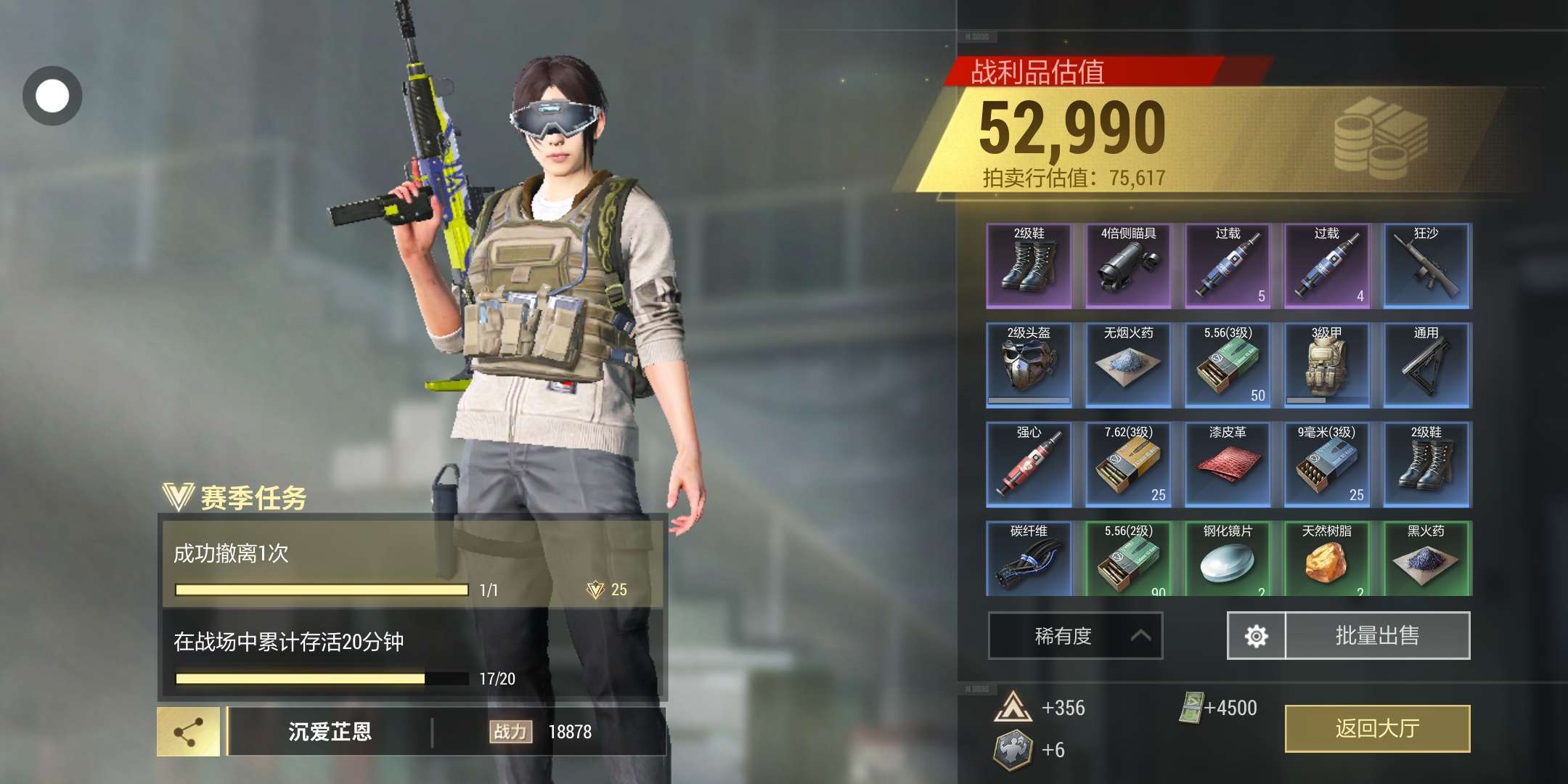The height and width of the screenshot is (784, 1568).
Task: Pick the 天然树脂 amber resin slot
Action: (x=1327, y=559)
